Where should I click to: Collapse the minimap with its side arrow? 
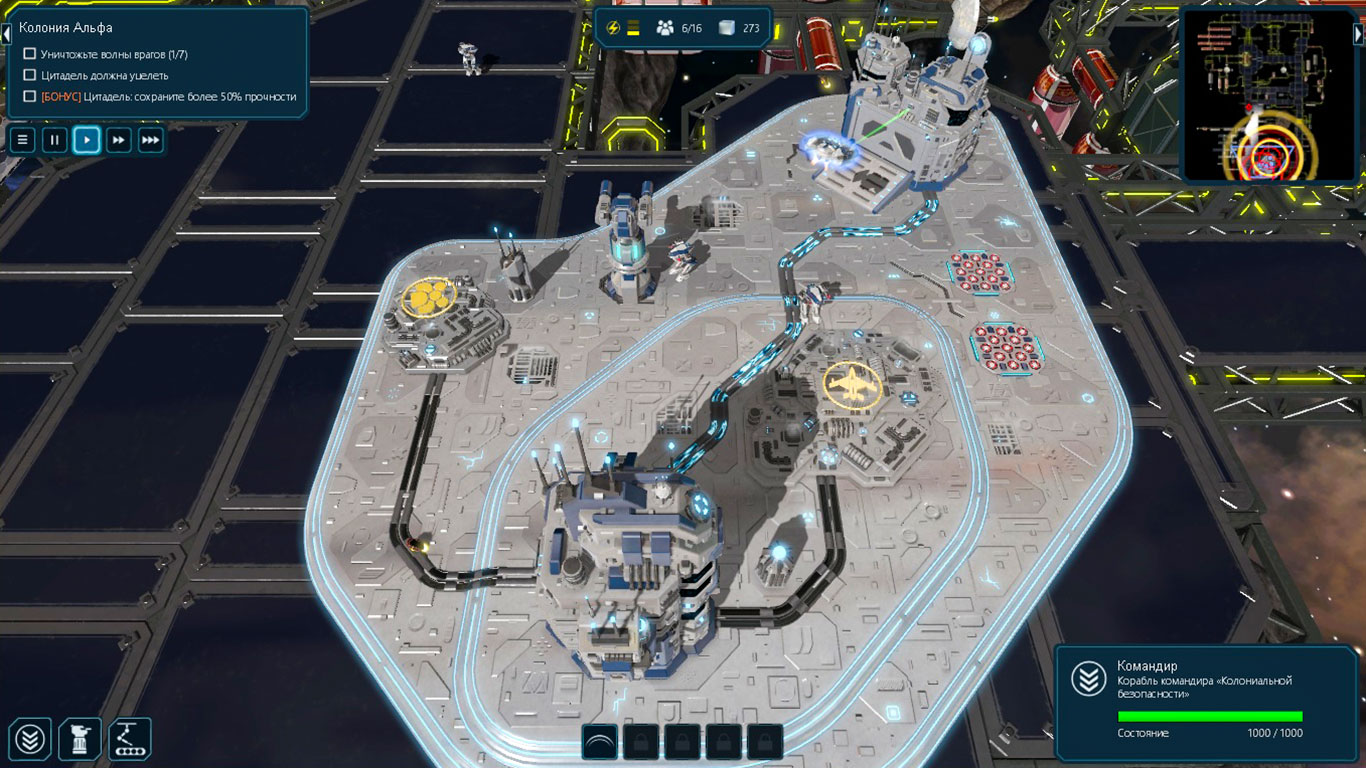(x=1358, y=33)
